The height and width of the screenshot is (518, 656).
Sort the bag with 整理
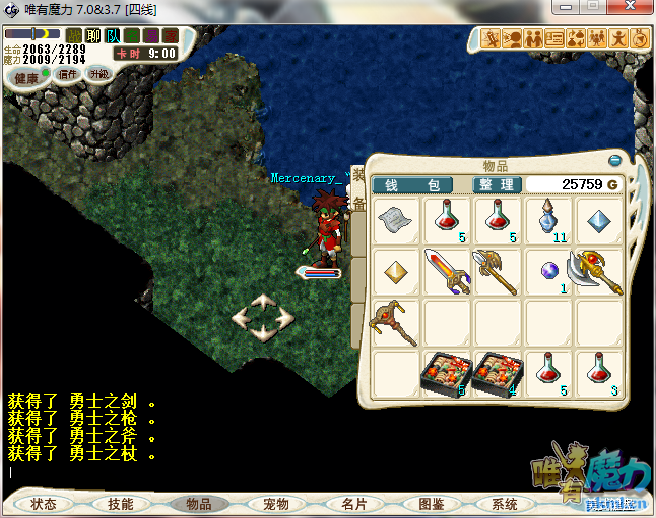496,185
